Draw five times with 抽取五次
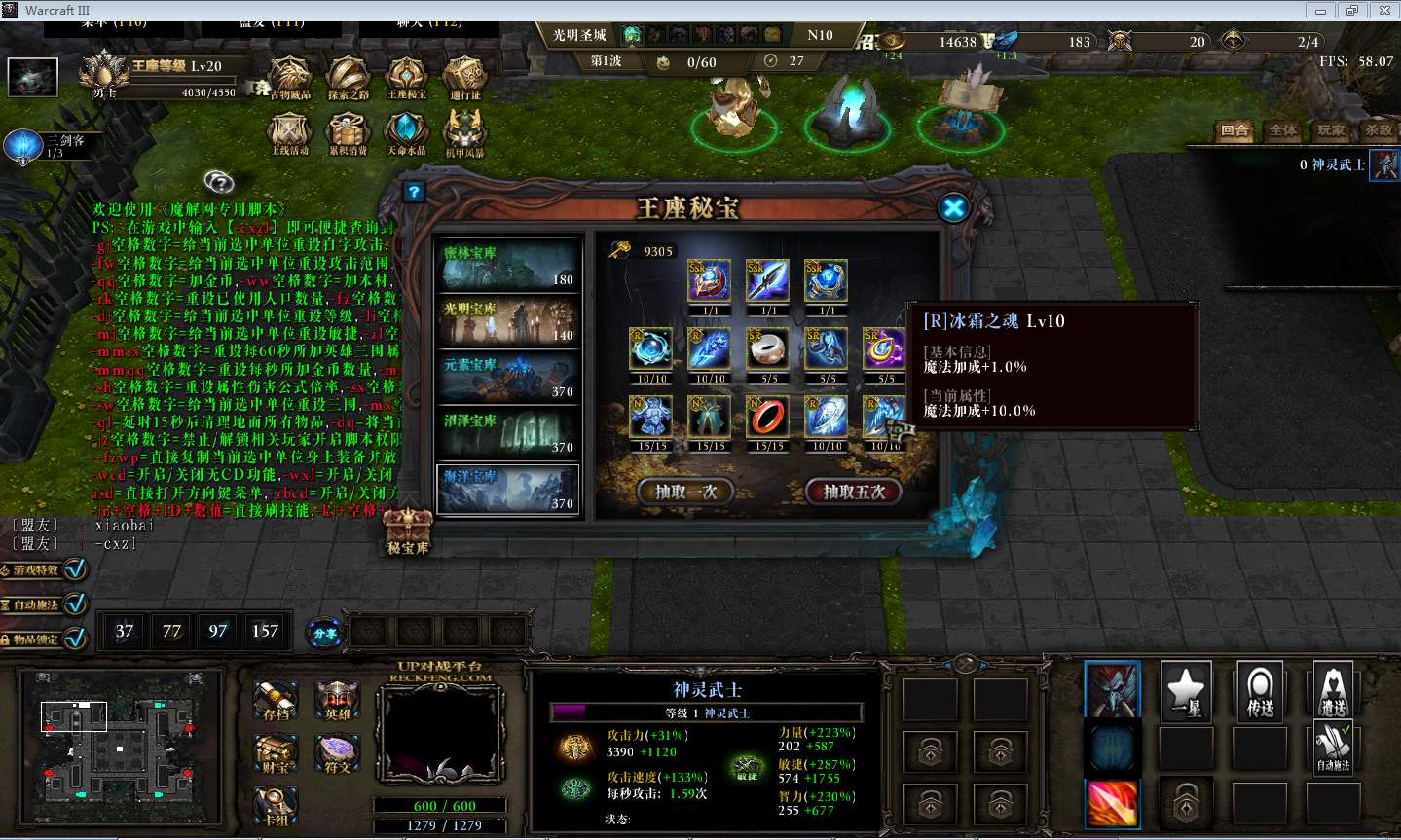Image resolution: width=1401 pixels, height=840 pixels. pos(854,492)
